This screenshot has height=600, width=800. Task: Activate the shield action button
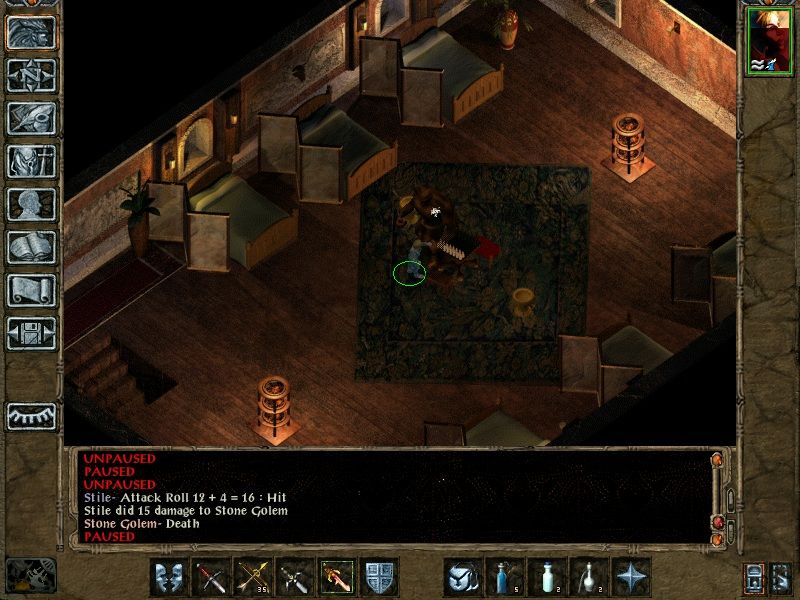pos(379,577)
